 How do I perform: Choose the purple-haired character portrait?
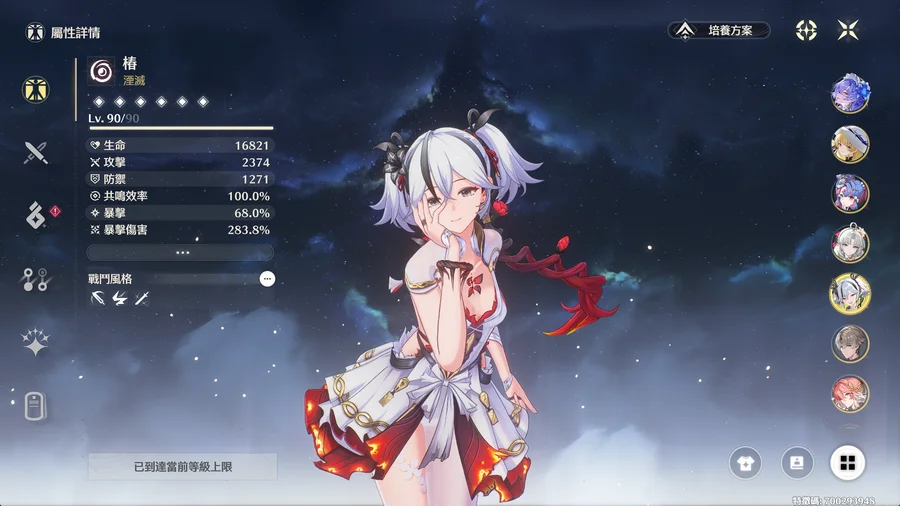[850, 93]
